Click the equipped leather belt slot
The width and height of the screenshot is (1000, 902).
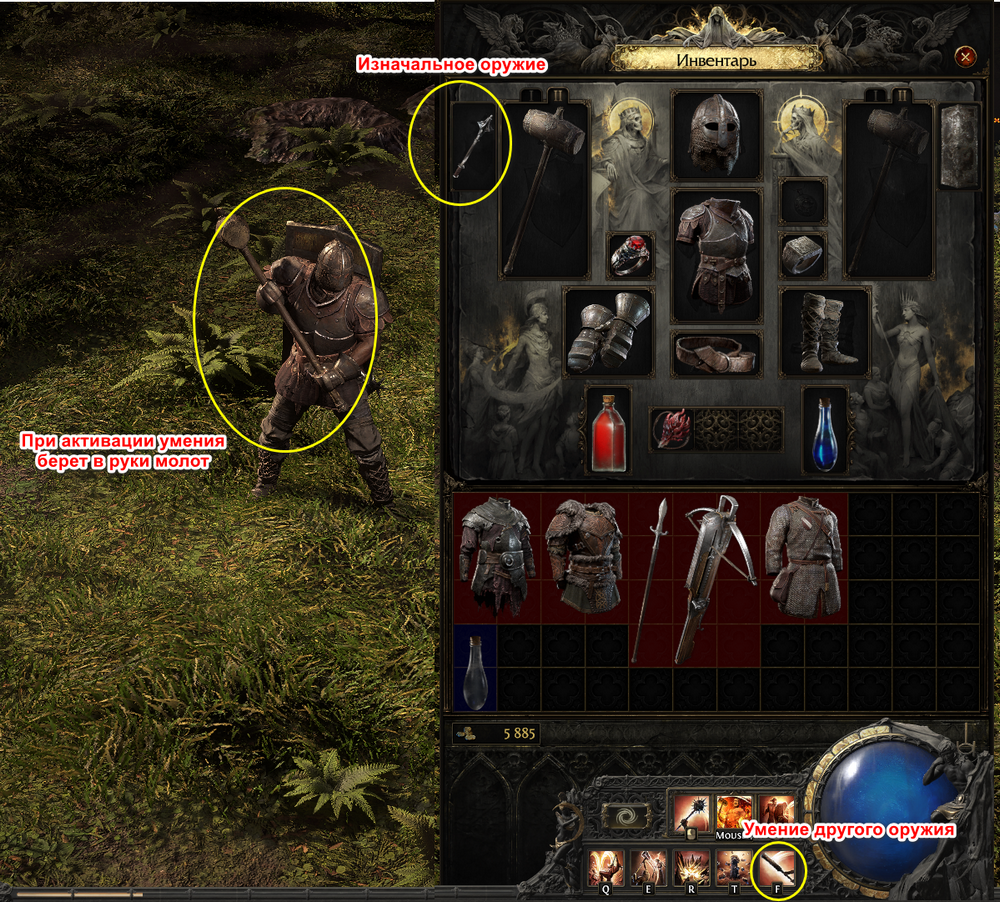click(716, 354)
